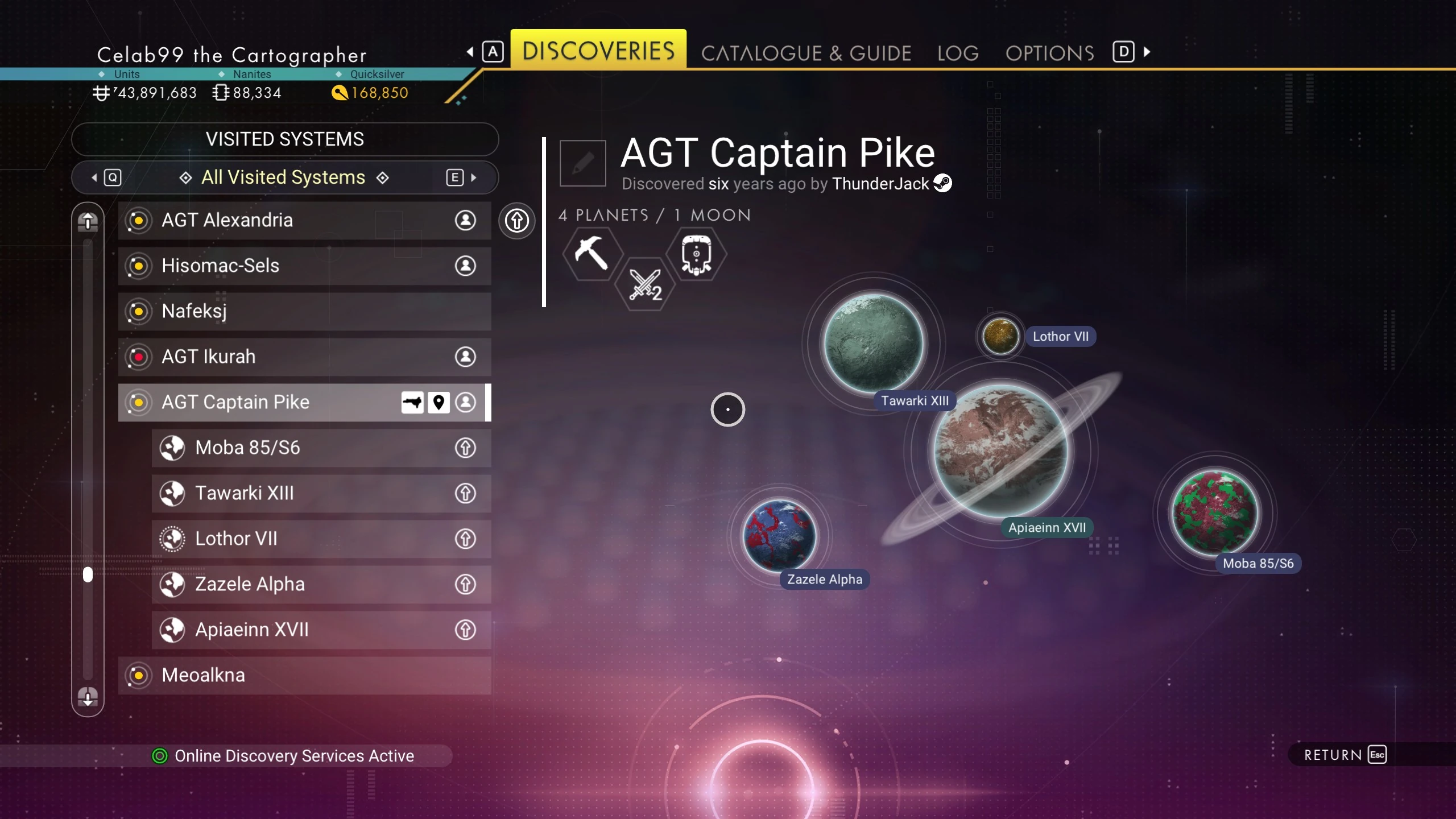This screenshot has width=1456, height=819.
Task: Select AGT Alexandria in visited systems
Action: pos(304,220)
